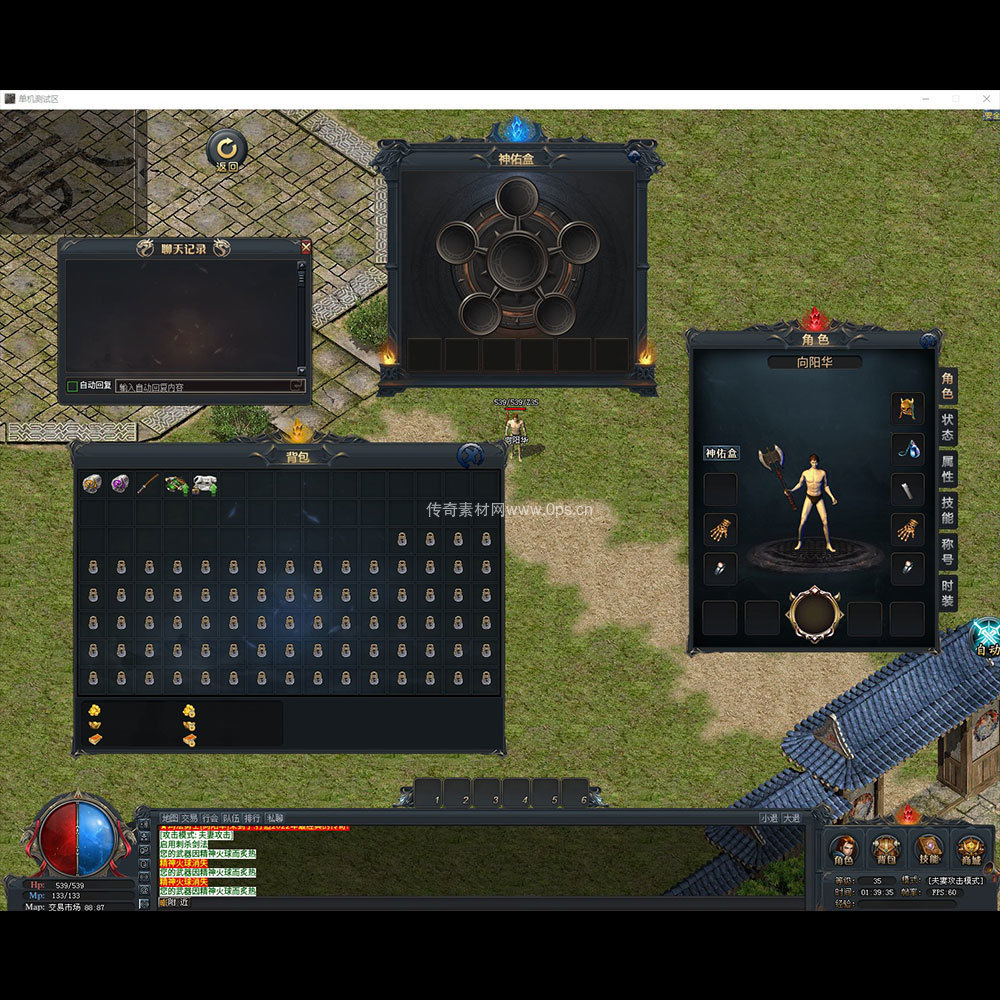Activate the 自动 auto-battle button
Viewport: 1000px width, 1000px height.
click(986, 639)
